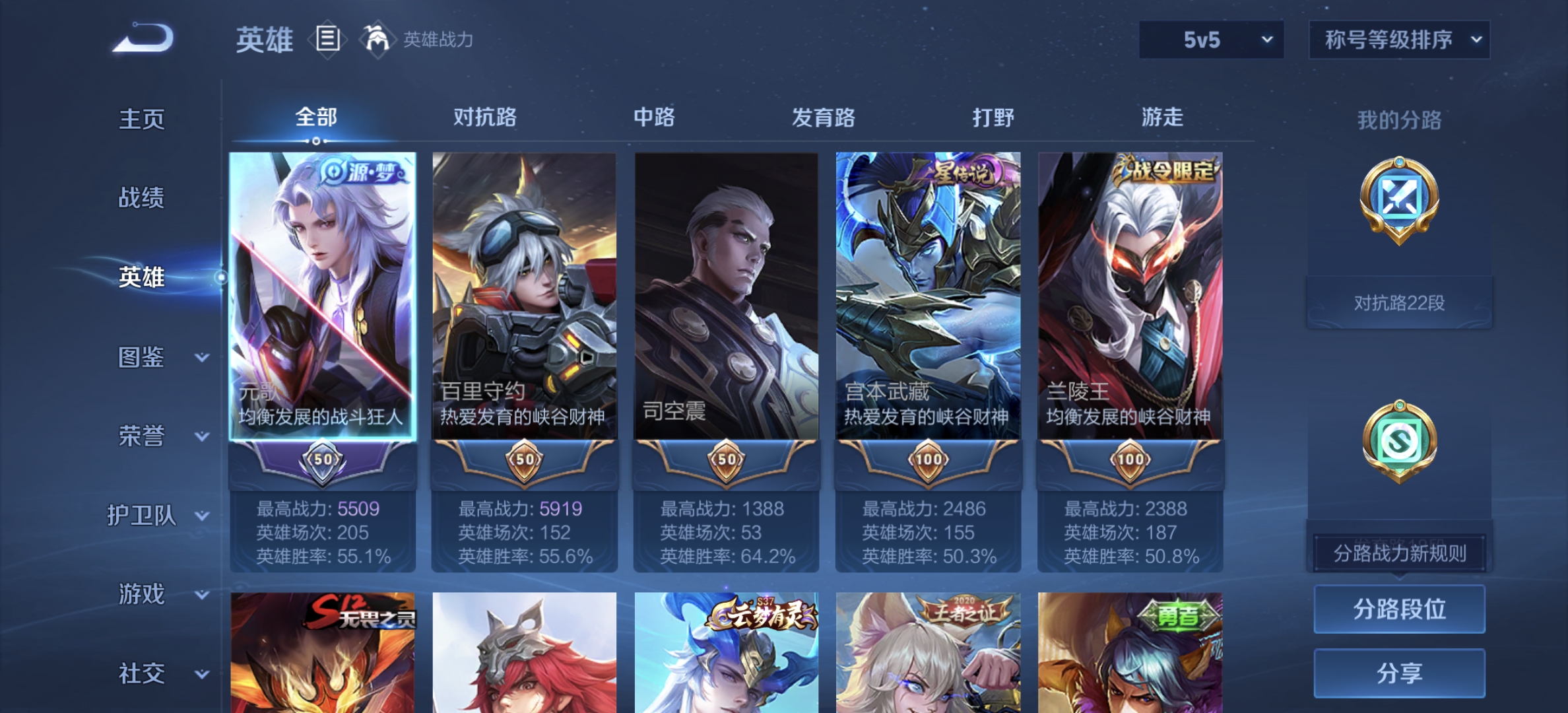Viewport: 1568px width, 713px height.
Task: Open the 称号等级排序 sorting dropdown
Action: (1398, 40)
